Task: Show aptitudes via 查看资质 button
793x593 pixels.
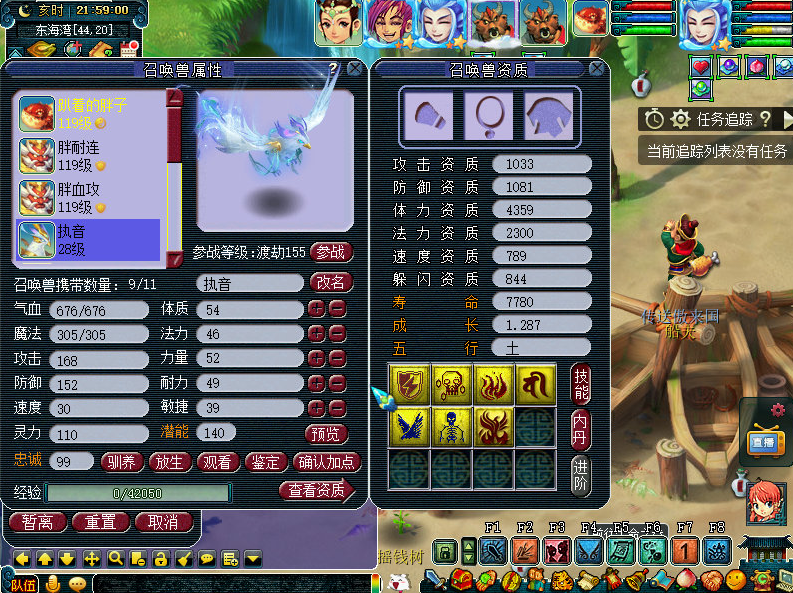Action: 318,490
